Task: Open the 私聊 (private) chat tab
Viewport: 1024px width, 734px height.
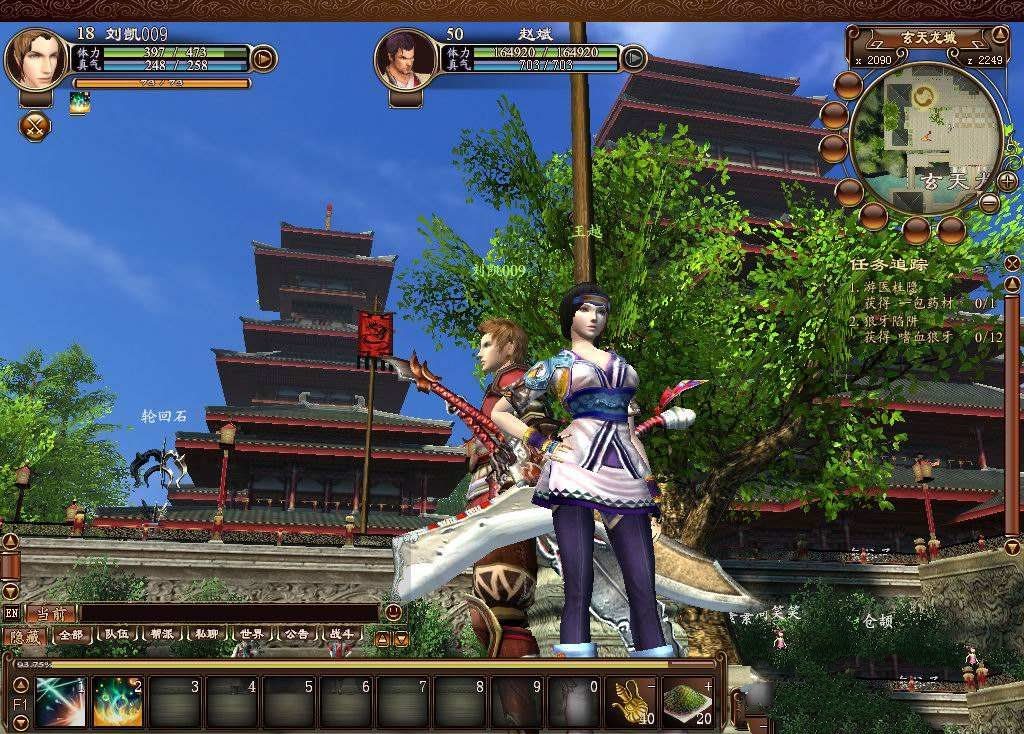Action: coord(207,635)
